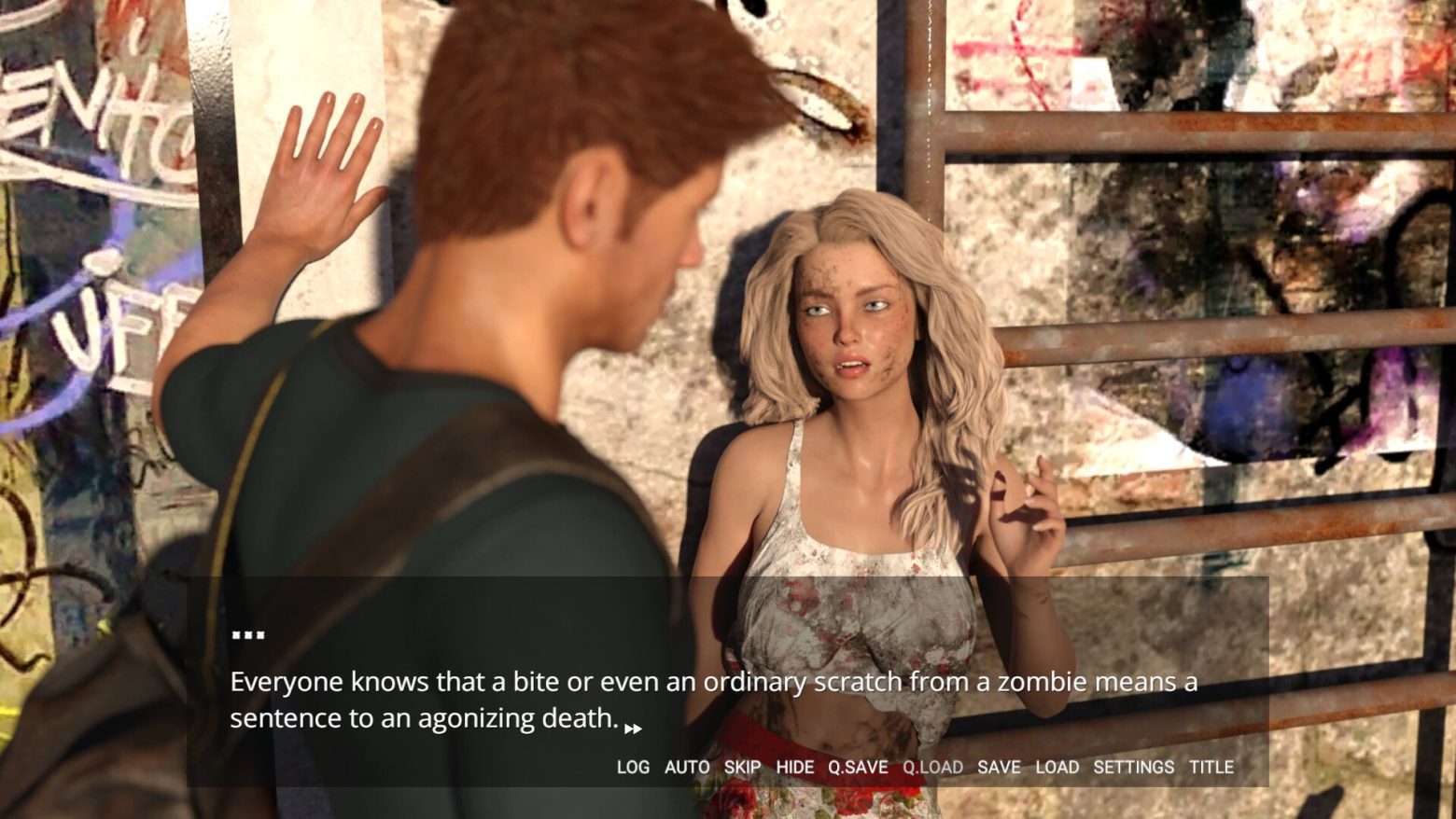1456x819 pixels.
Task: Open the LOAD game screen
Action: point(1057,767)
